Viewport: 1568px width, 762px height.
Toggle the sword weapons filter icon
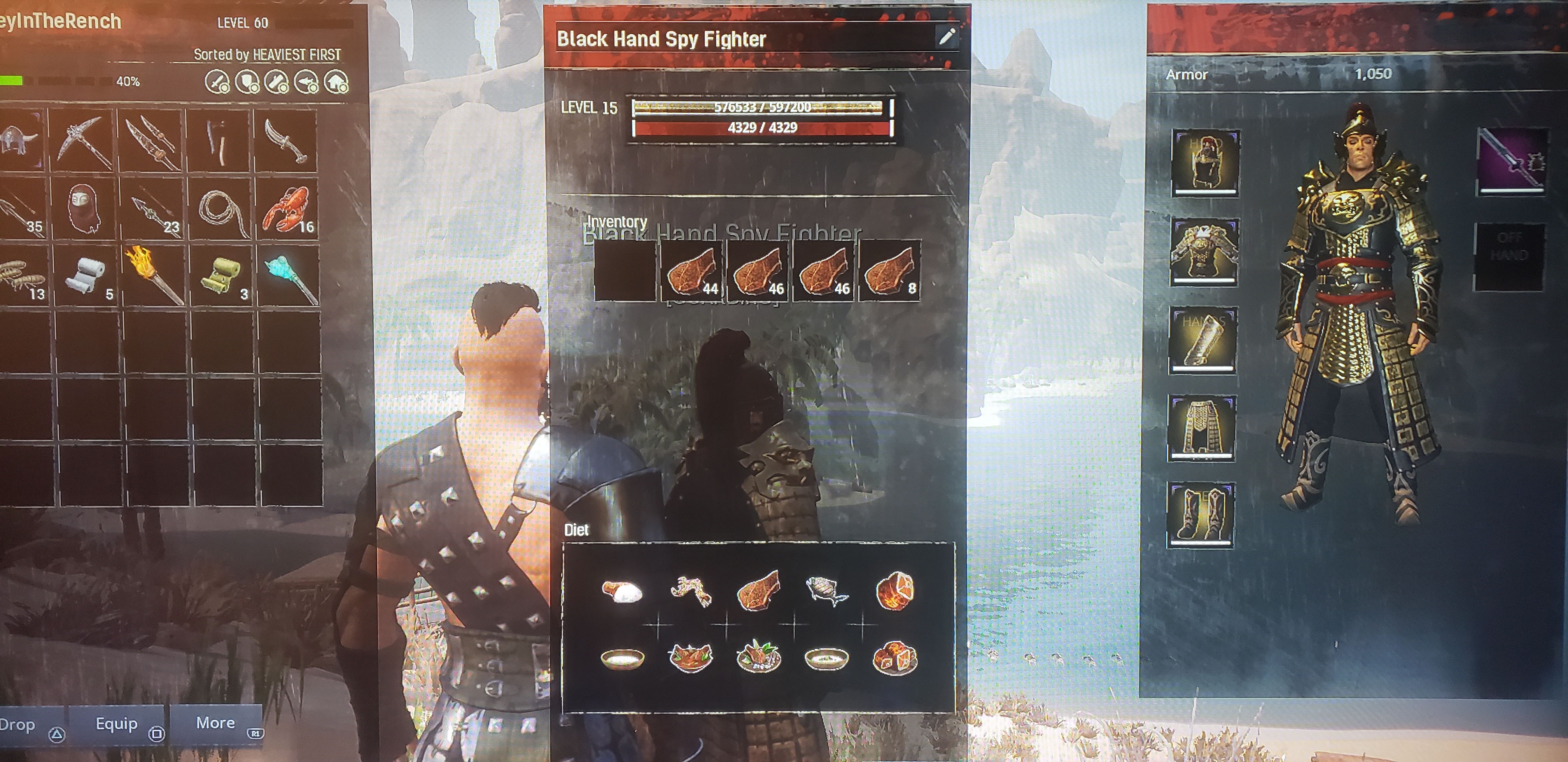click(217, 82)
